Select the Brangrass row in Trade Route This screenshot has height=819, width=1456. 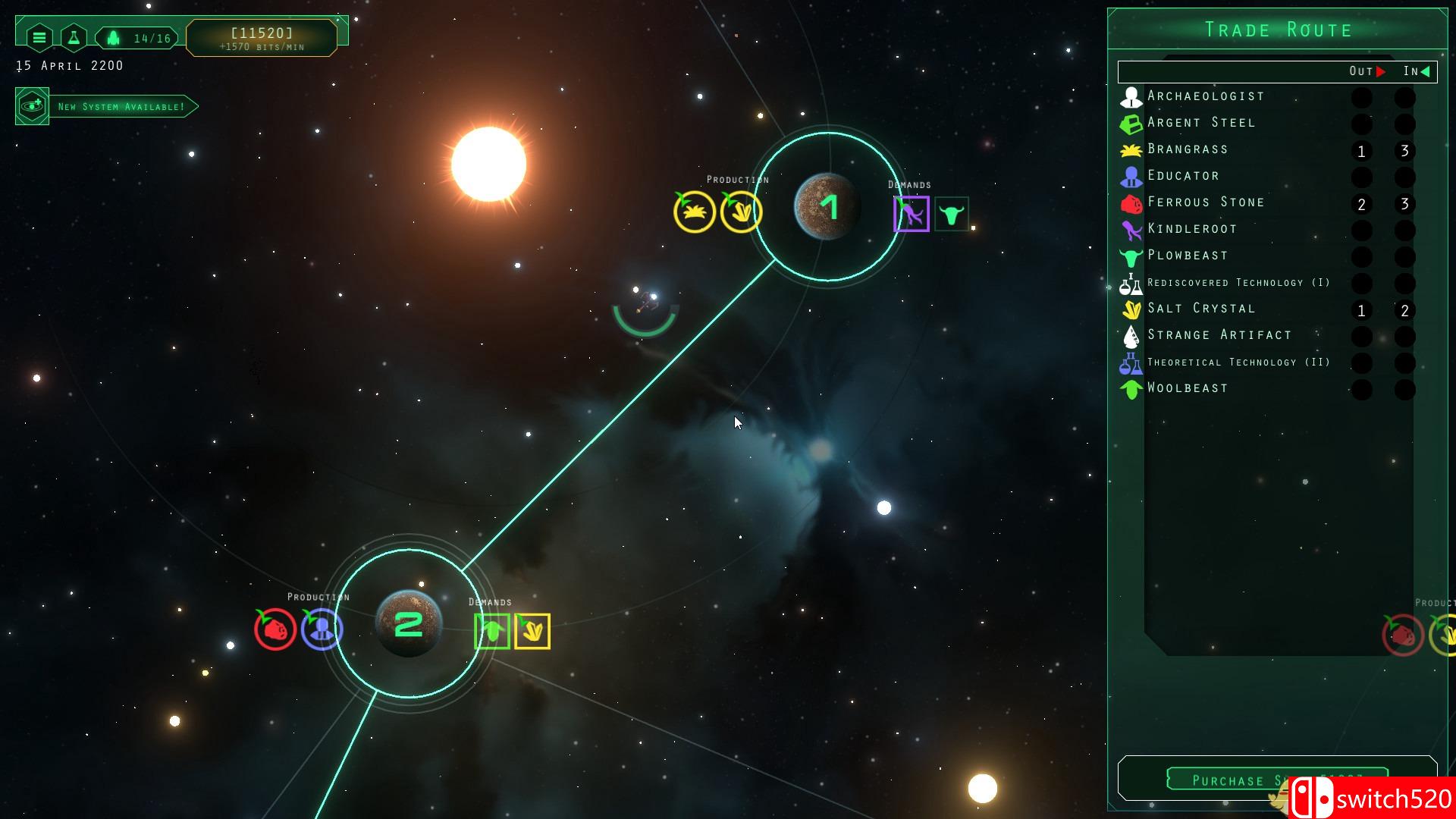coord(1188,149)
